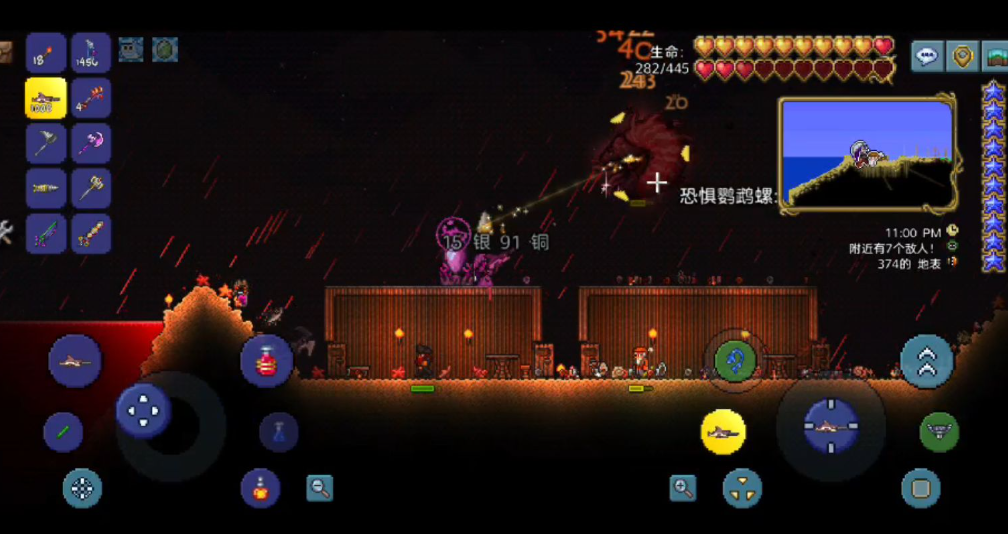Select the silver war axe slot
Screen dimensions: 1008x534
coord(46,143)
